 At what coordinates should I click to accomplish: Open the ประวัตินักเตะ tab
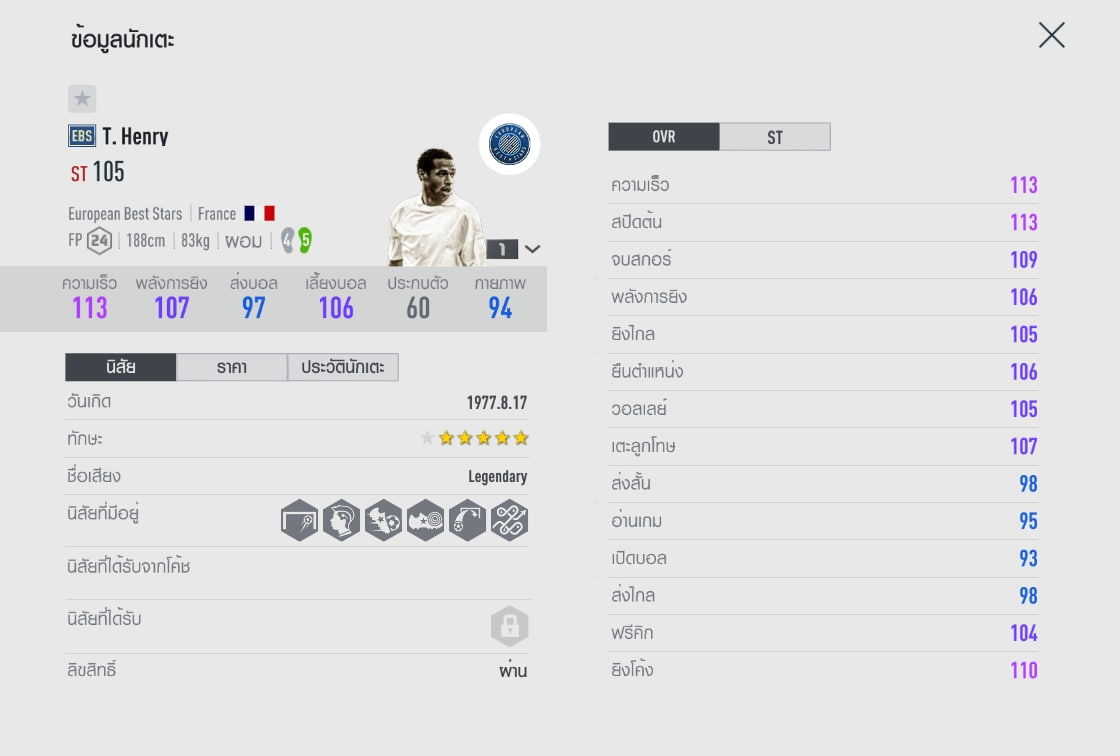(x=343, y=368)
